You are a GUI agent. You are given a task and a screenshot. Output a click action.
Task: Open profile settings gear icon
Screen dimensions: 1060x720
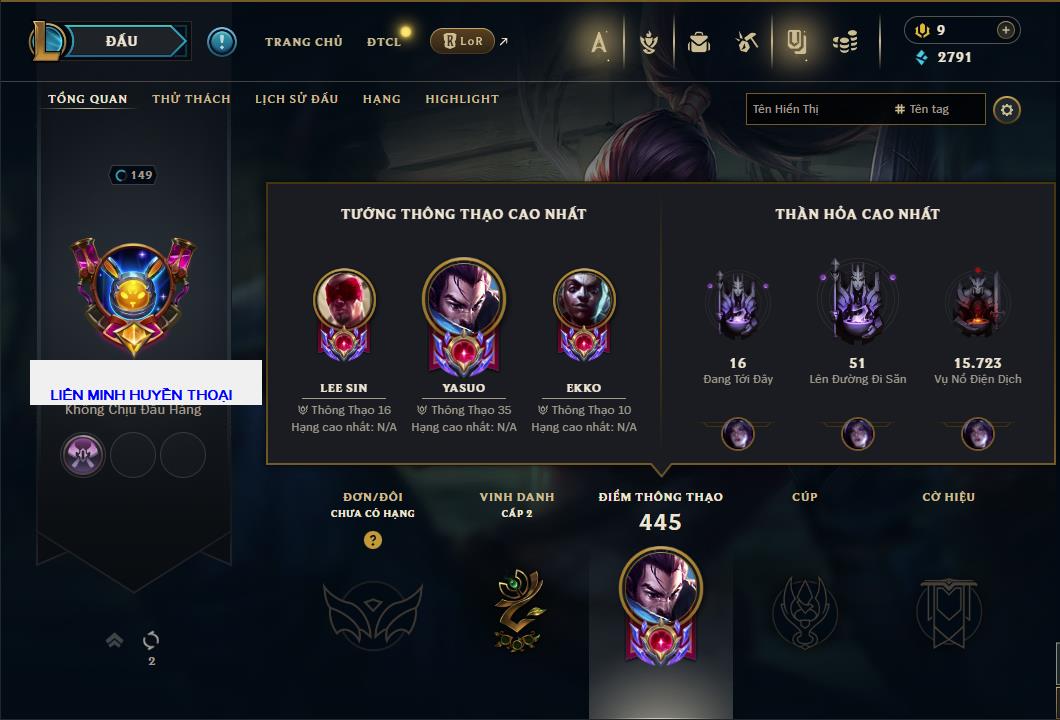1007,109
